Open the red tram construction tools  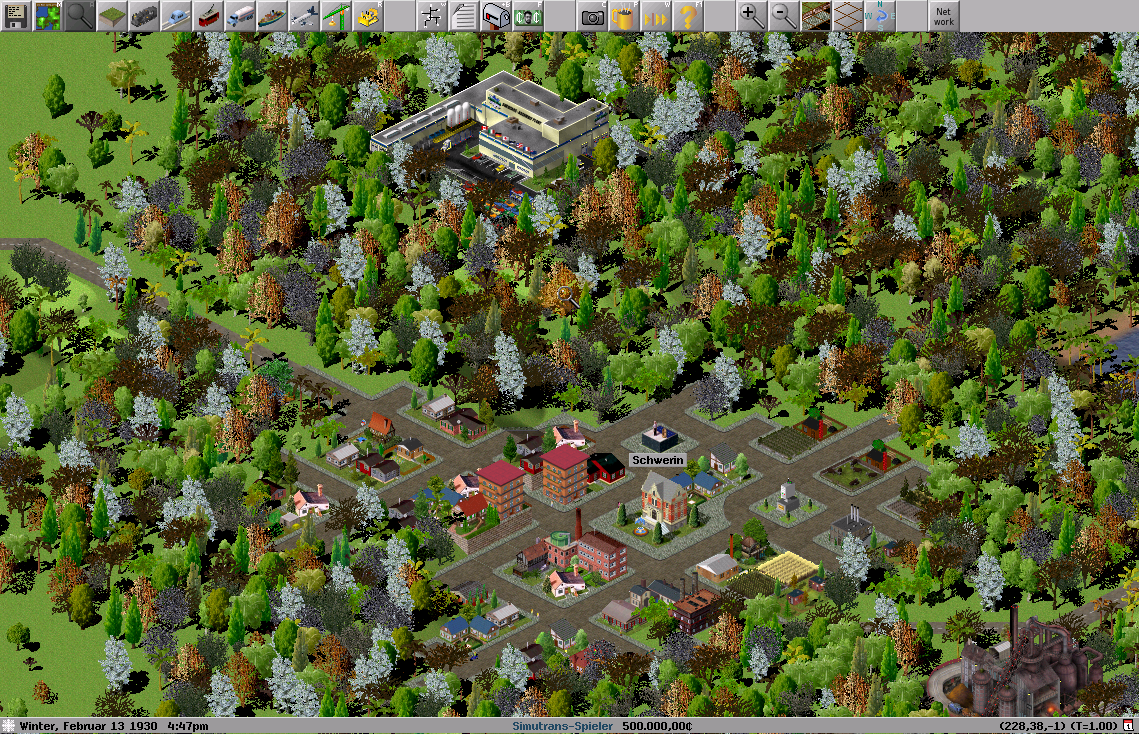pyautogui.click(x=208, y=16)
